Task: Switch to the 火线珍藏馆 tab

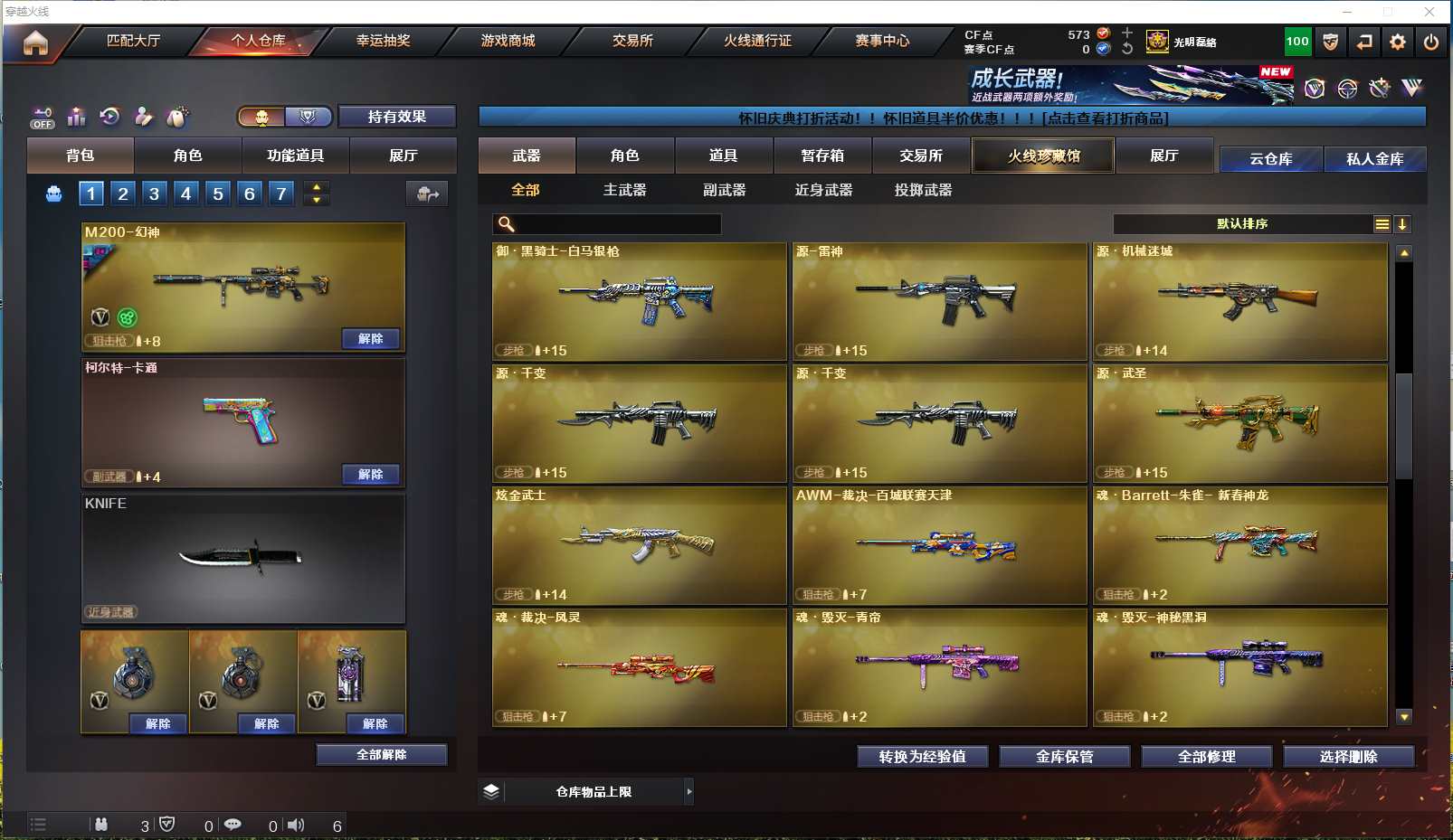Action: click(x=1043, y=156)
